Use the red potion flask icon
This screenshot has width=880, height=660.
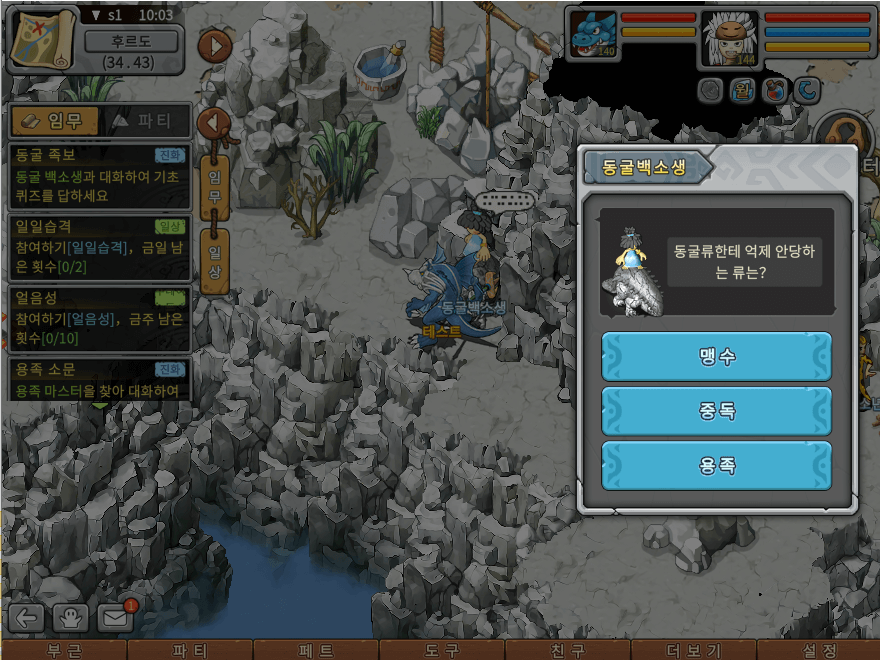point(773,91)
